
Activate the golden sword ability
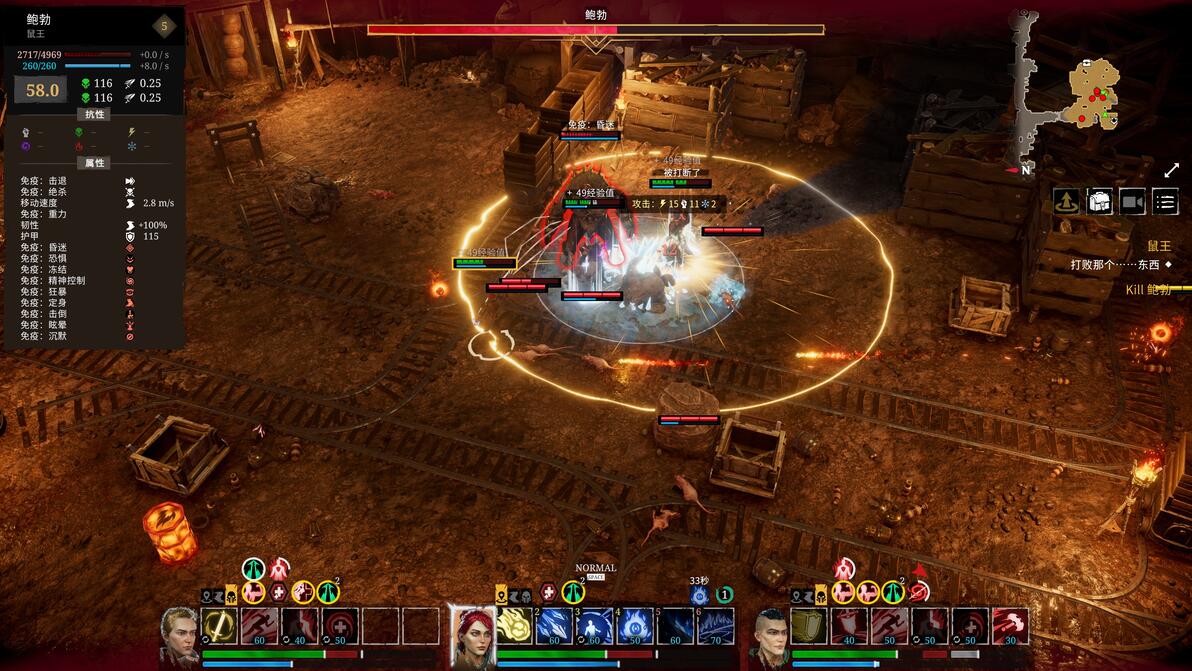219,626
